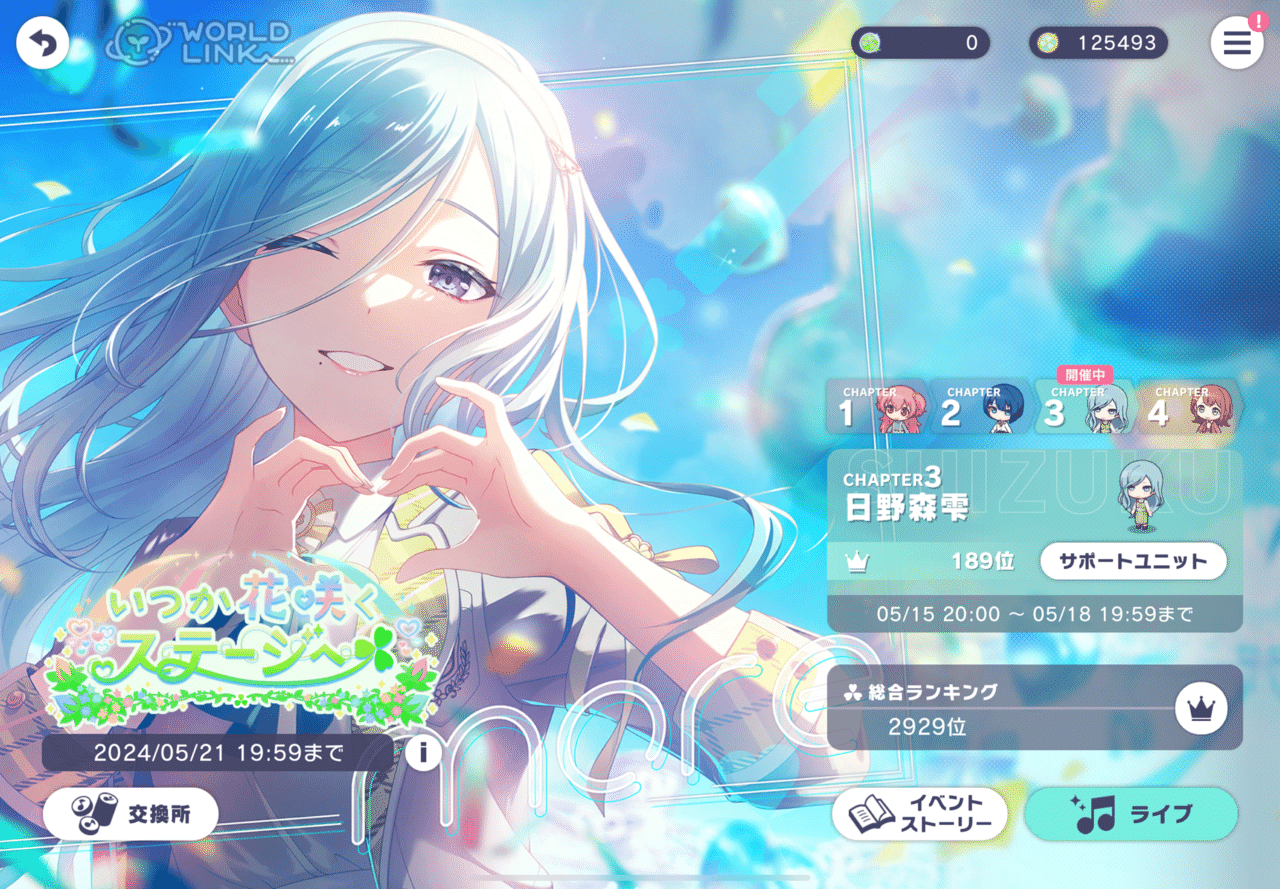Open the イベントストーリー event story
The image size is (1280, 889).
pyautogui.click(x=920, y=813)
